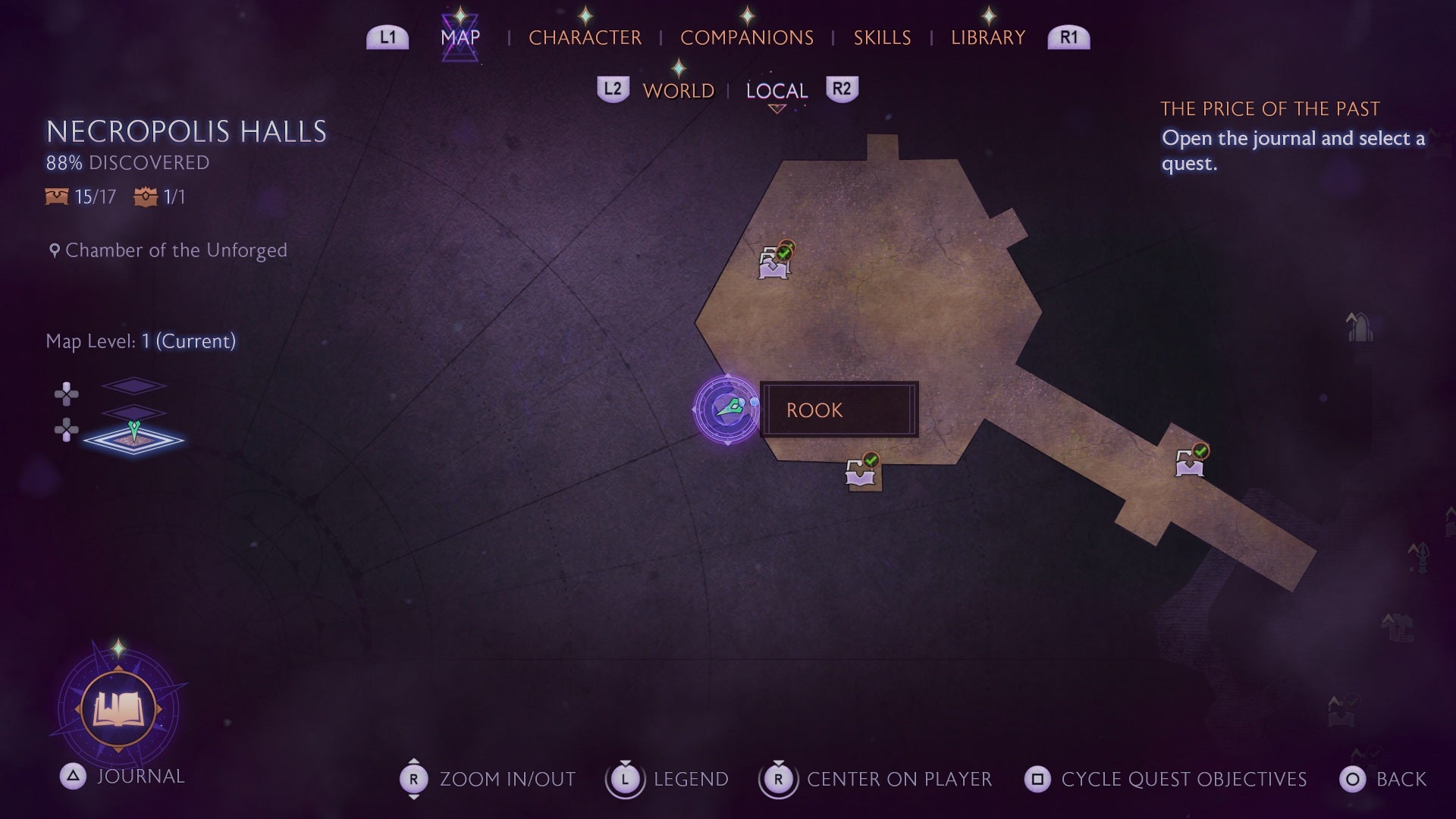
Task: Switch to the Character tab
Action: coord(585,37)
